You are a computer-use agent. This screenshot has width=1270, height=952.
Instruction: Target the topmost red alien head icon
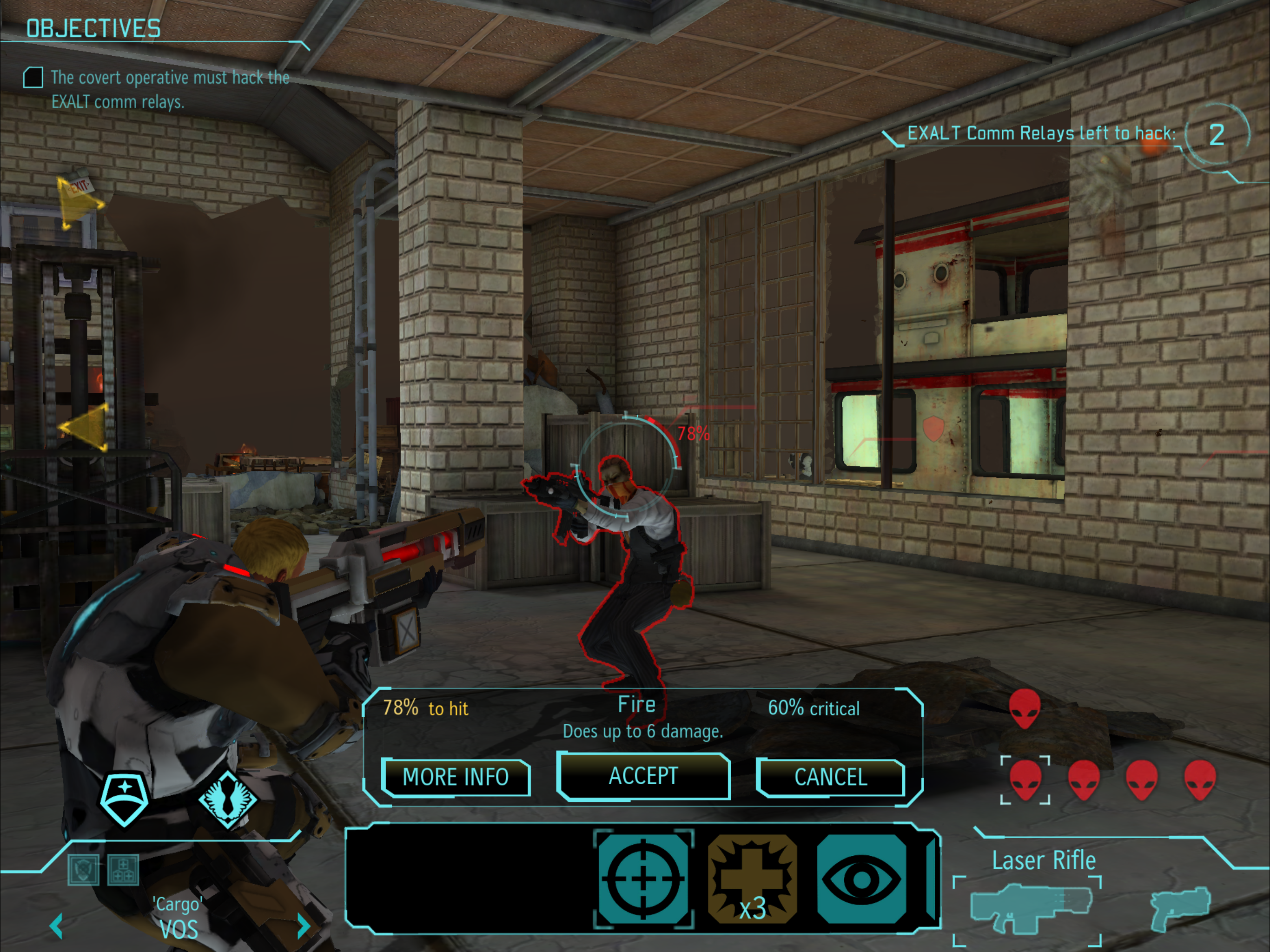pos(1025,708)
